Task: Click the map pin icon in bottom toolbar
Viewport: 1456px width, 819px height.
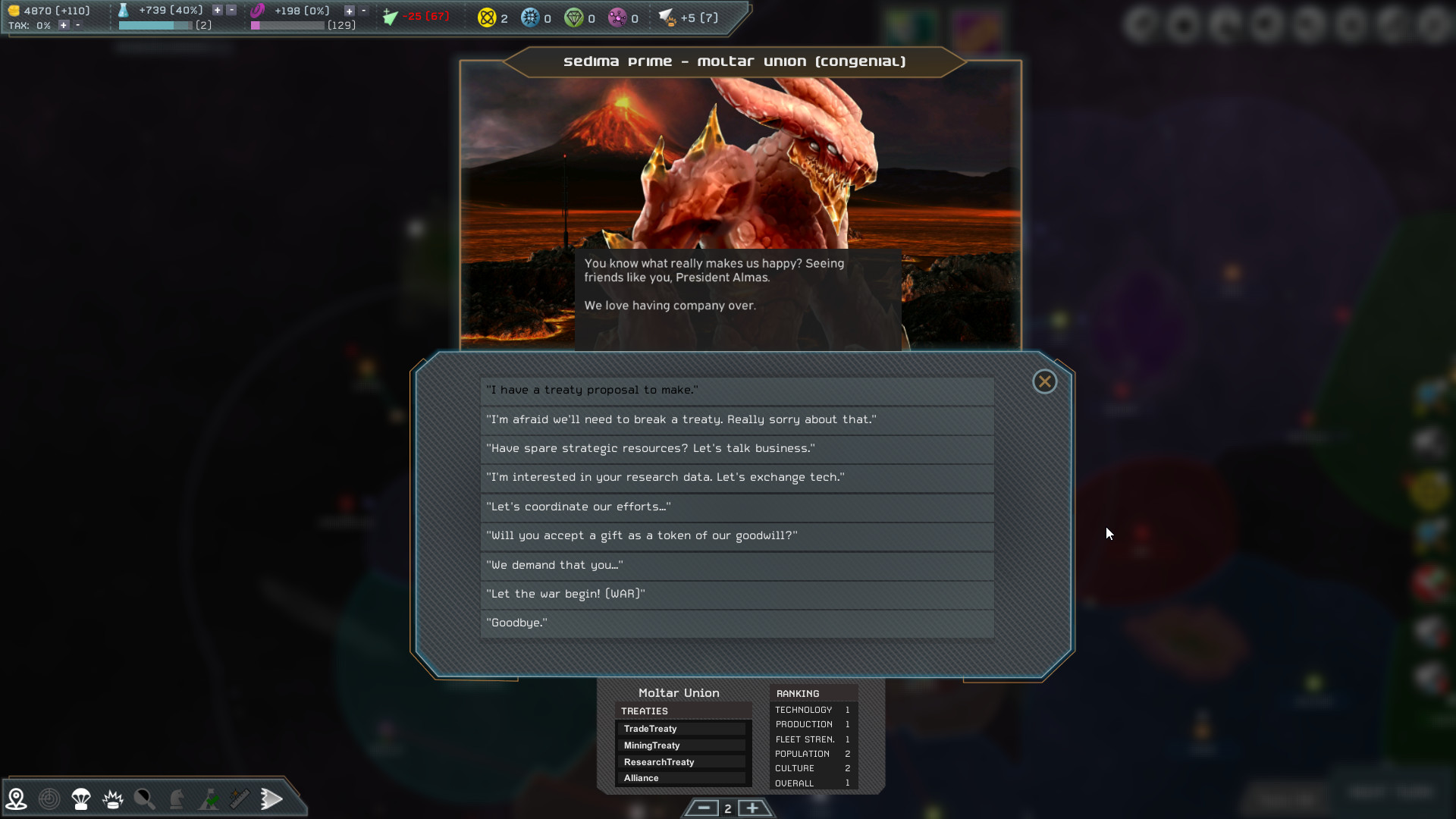Action: pyautogui.click(x=17, y=799)
